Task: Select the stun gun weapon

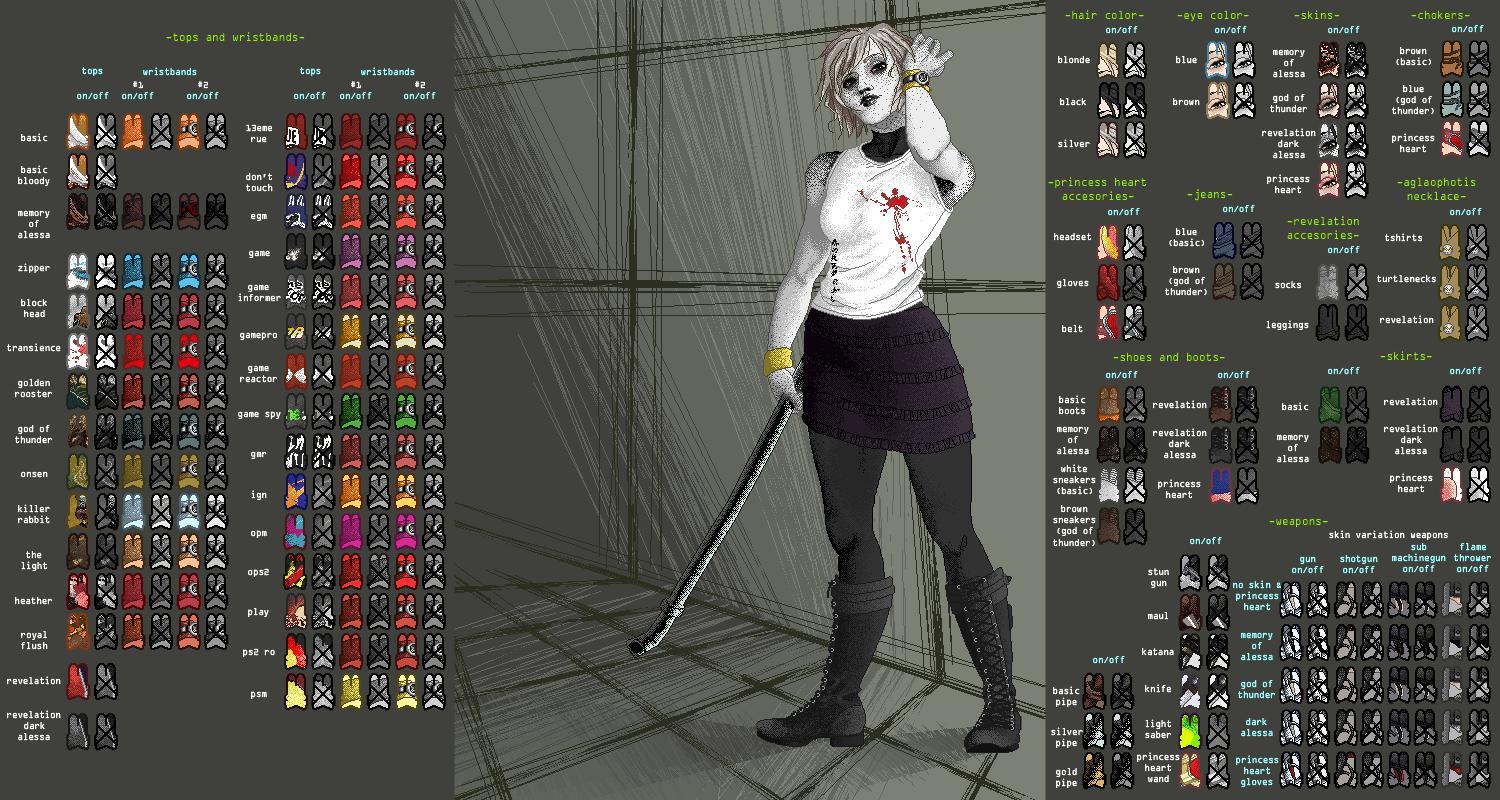Action: [x=1190, y=570]
